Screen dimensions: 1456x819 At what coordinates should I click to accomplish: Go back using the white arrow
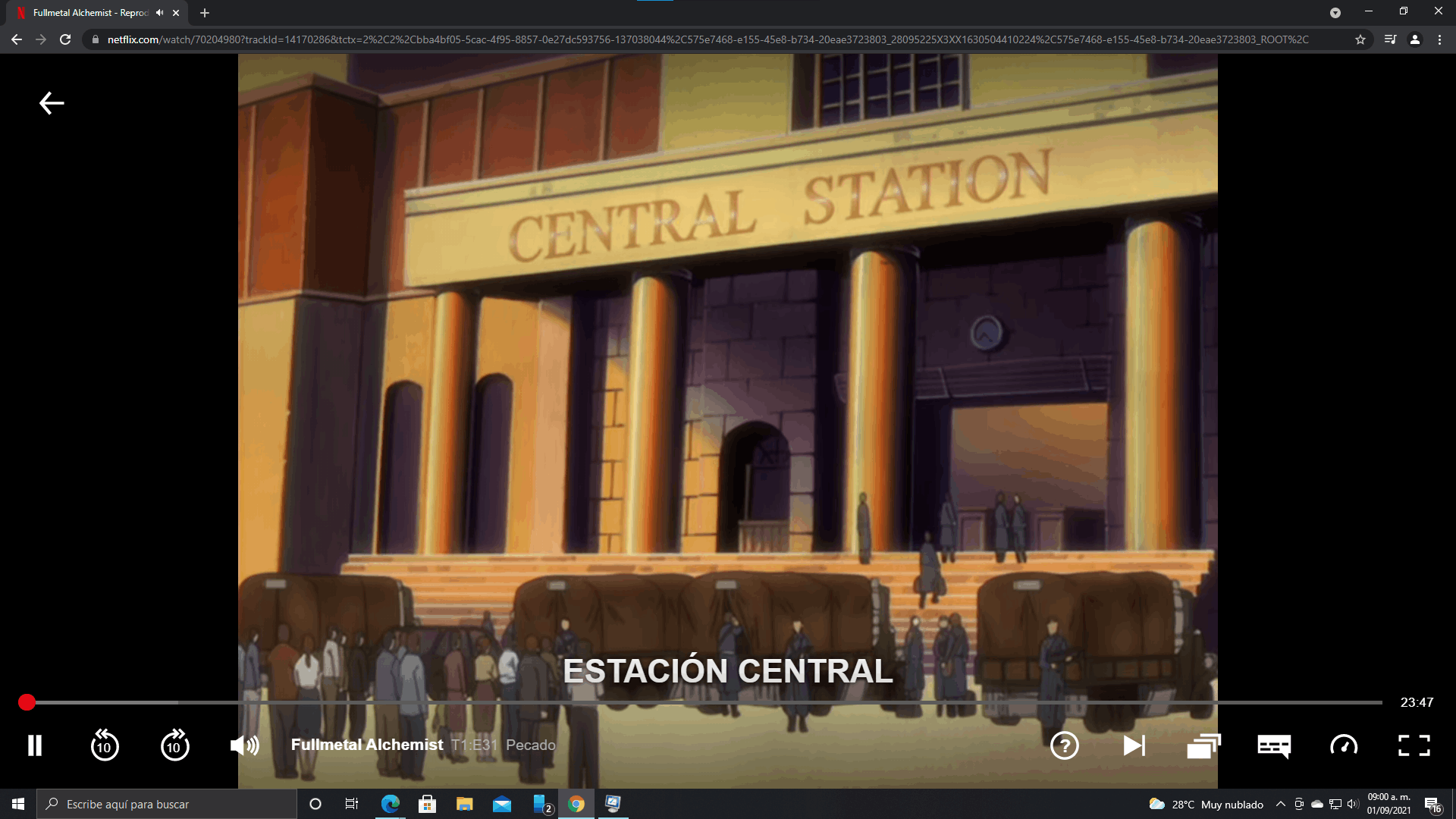click(52, 103)
